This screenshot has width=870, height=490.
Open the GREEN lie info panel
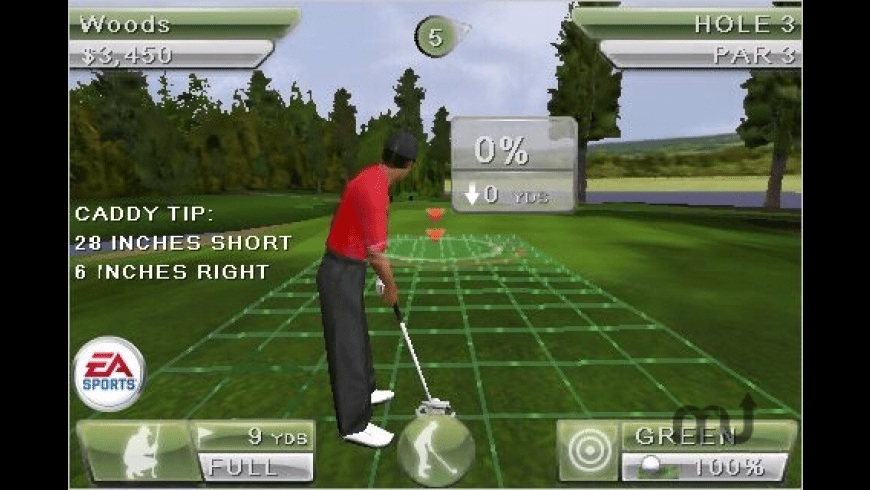tap(706, 436)
